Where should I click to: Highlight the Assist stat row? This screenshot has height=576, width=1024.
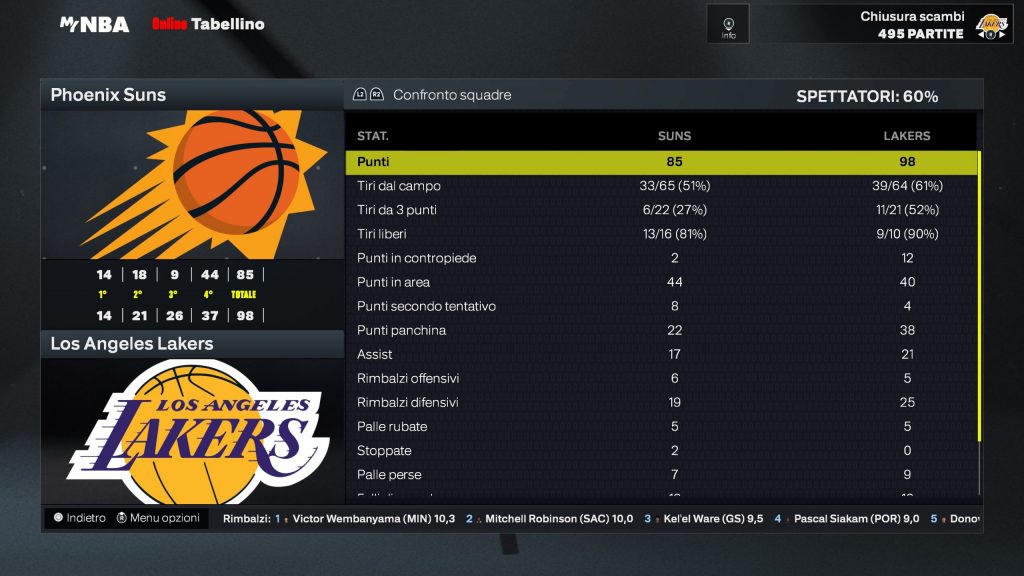(661, 354)
